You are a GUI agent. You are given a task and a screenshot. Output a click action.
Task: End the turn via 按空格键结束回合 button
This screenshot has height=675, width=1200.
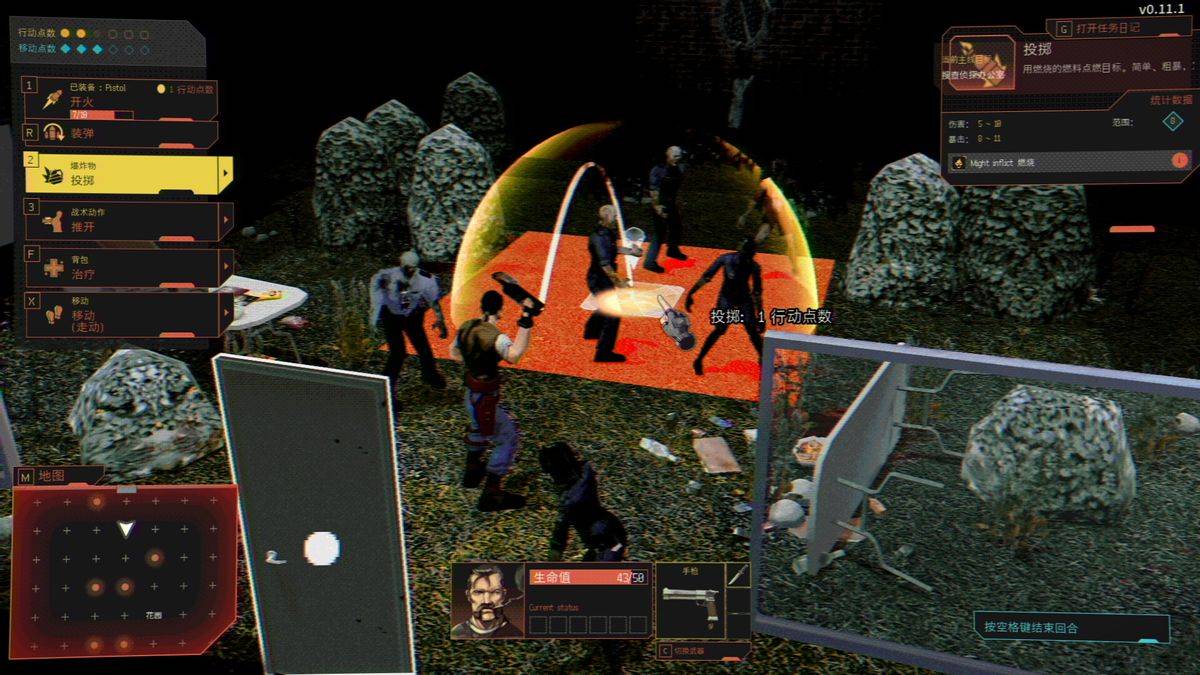click(x=1071, y=628)
